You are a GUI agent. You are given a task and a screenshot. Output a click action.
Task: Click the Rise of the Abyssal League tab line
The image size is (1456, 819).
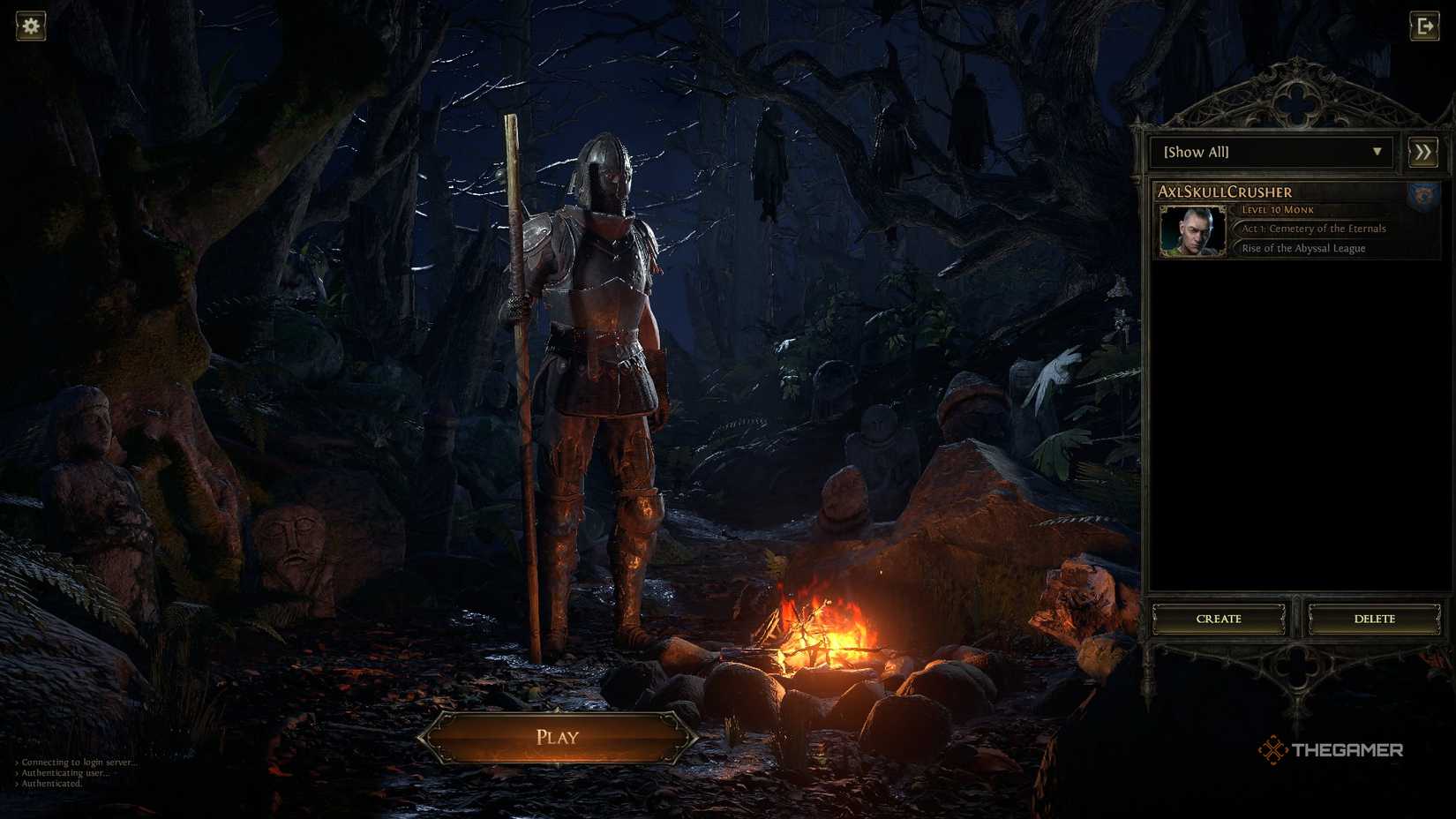pos(1302,248)
